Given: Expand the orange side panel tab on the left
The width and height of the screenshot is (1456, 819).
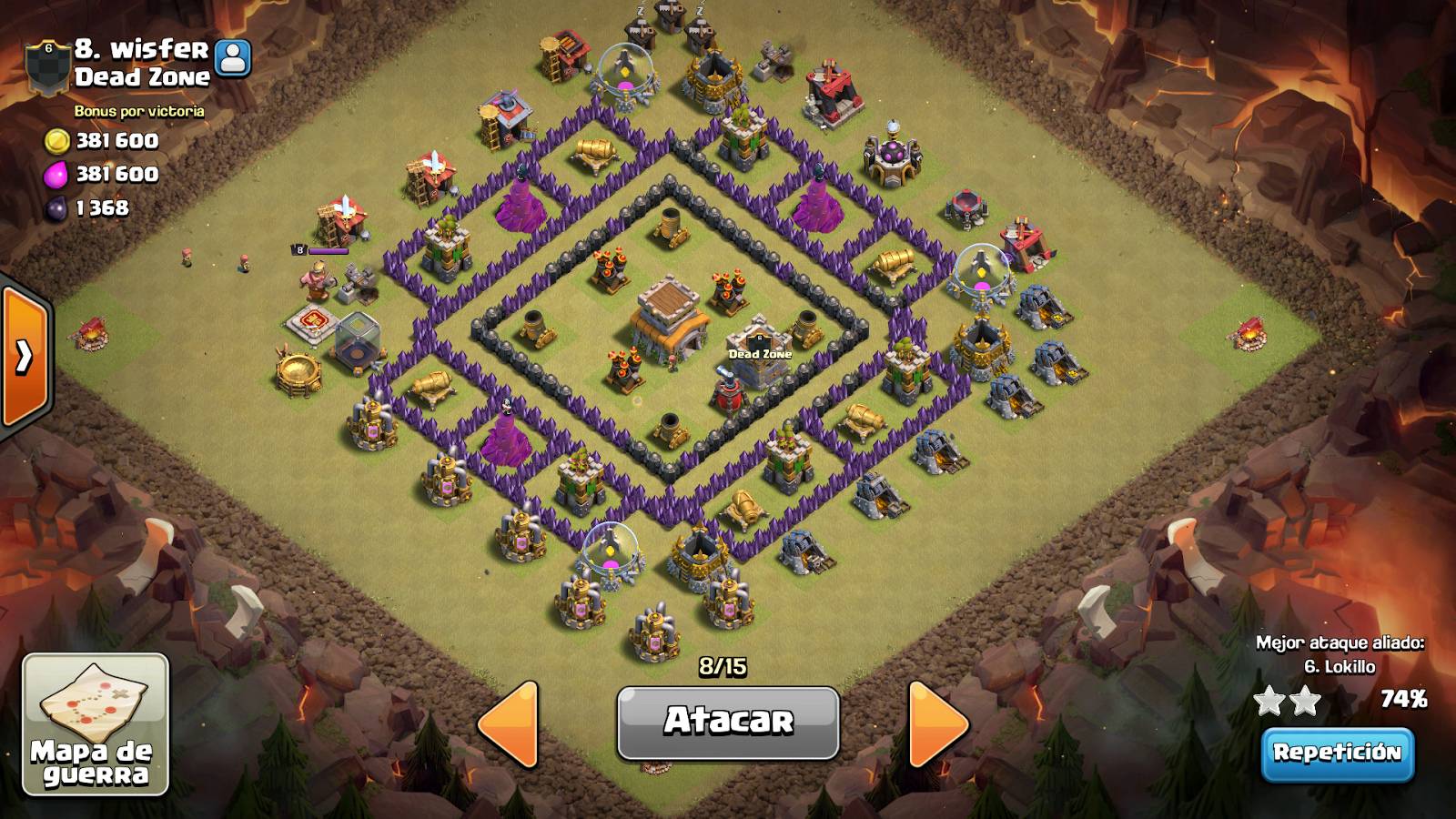Looking at the screenshot, I should pos(24,355).
